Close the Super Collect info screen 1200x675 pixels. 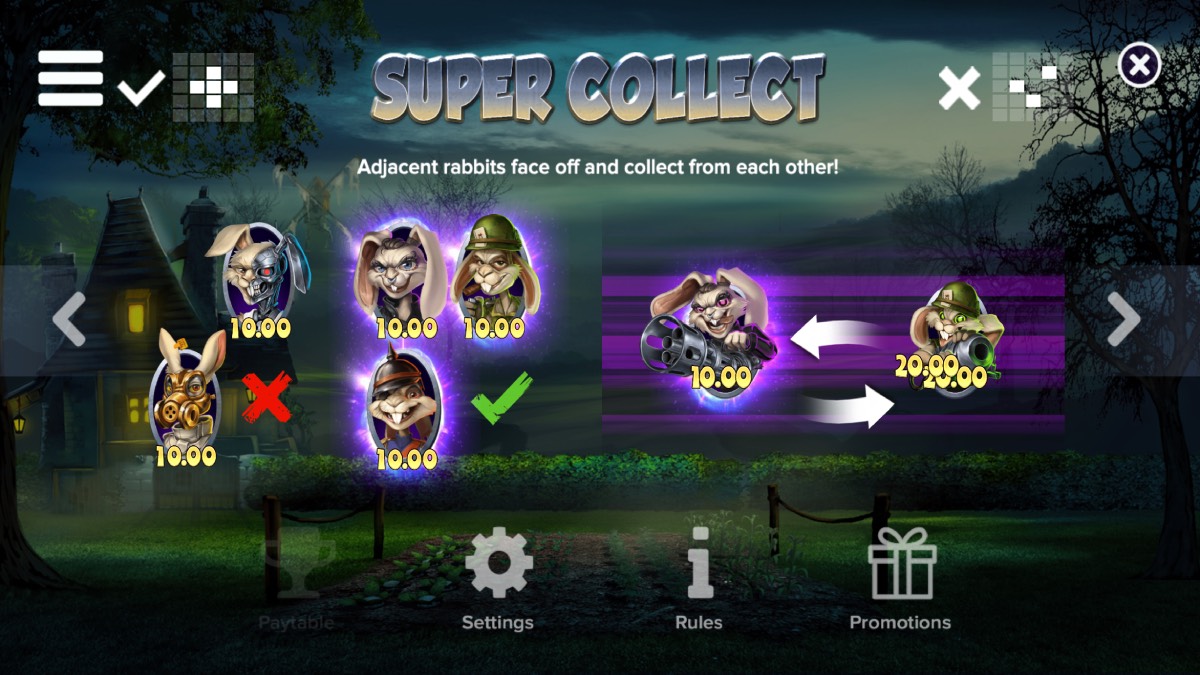point(1139,67)
